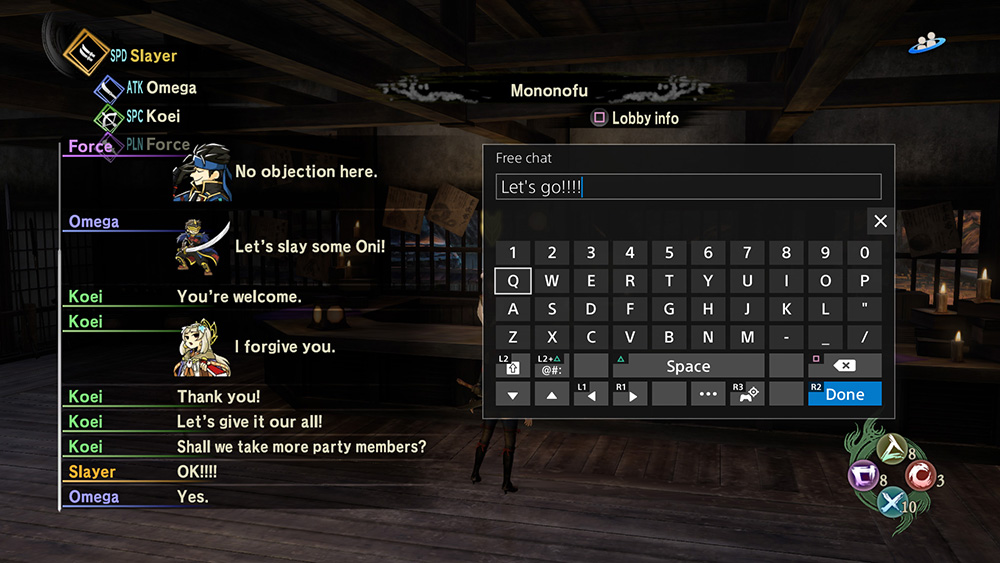The width and height of the screenshot is (1000, 563).
Task: Select the number 5 key
Action: (x=669, y=253)
